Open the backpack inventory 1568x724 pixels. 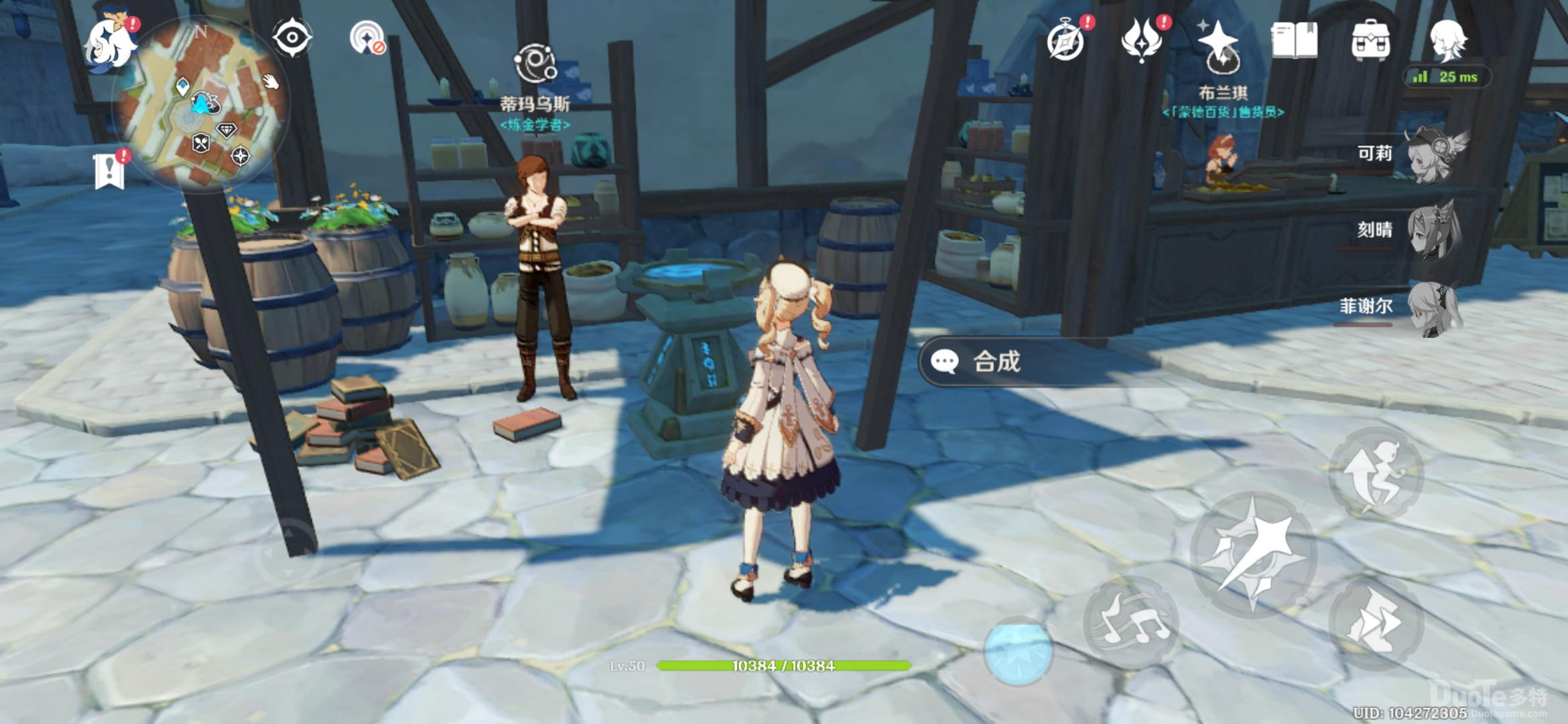(1370, 40)
